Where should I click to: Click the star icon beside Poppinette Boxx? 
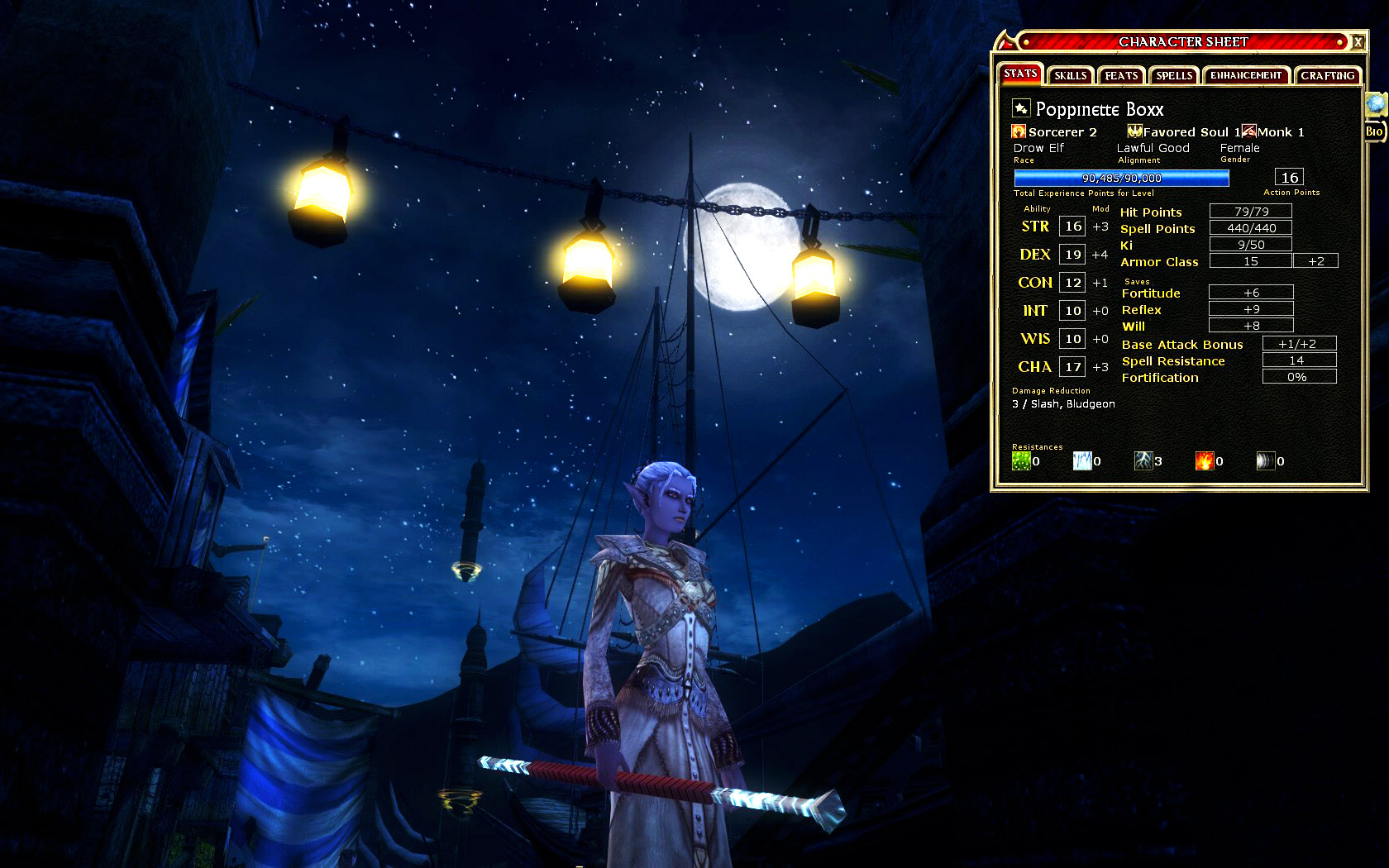pos(1021,108)
